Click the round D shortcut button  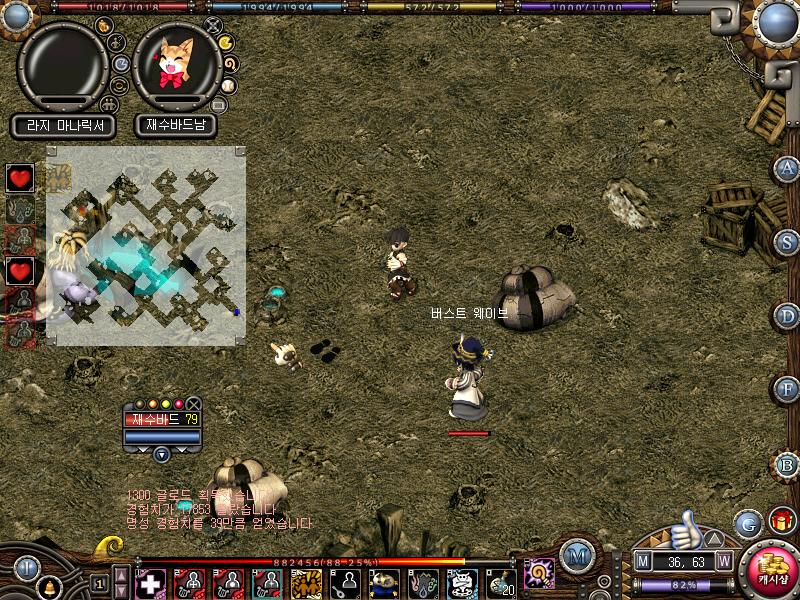pyautogui.click(x=788, y=316)
